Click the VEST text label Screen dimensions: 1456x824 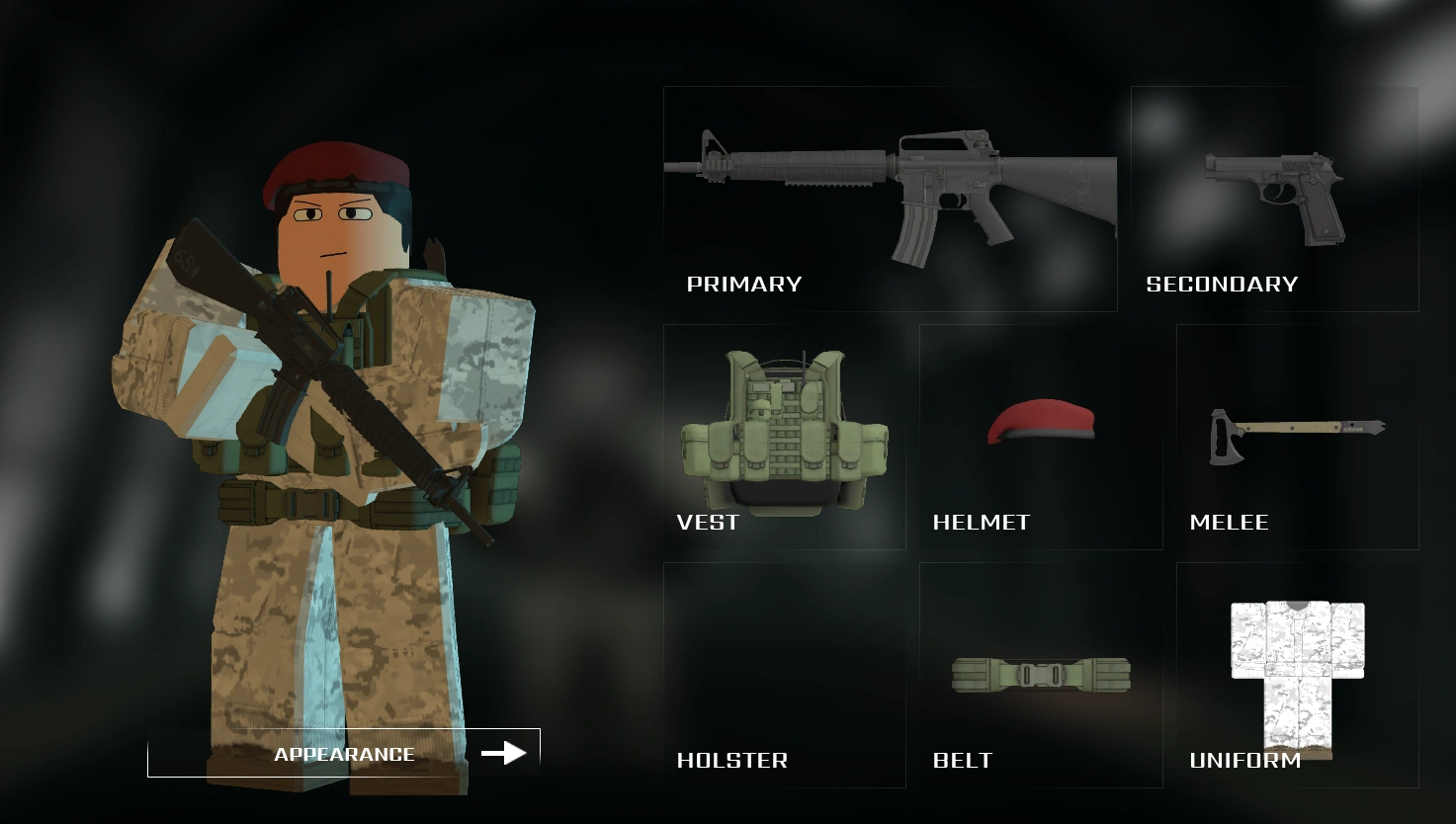coord(707,522)
